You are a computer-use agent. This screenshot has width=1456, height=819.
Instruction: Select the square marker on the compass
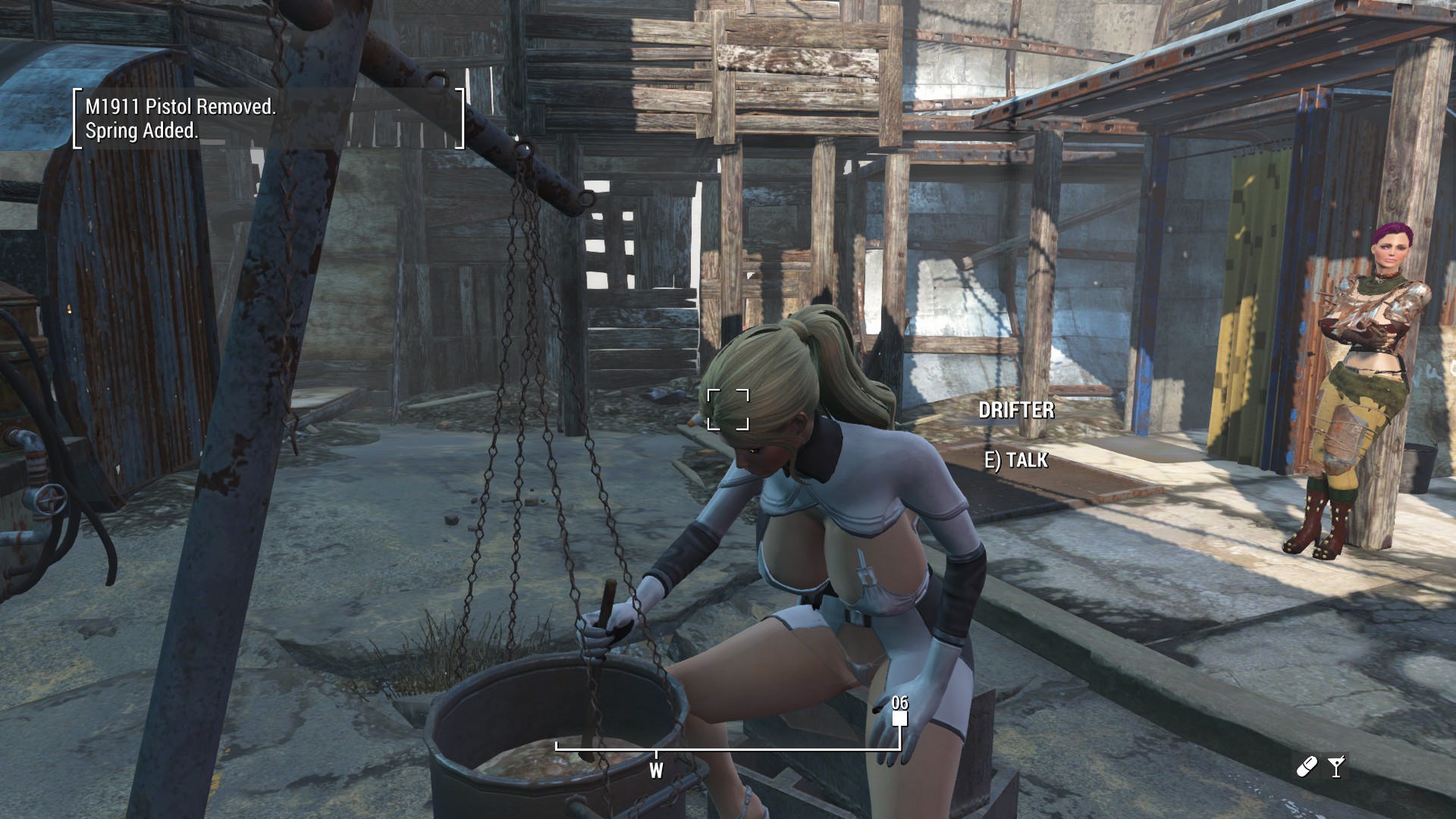[899, 718]
